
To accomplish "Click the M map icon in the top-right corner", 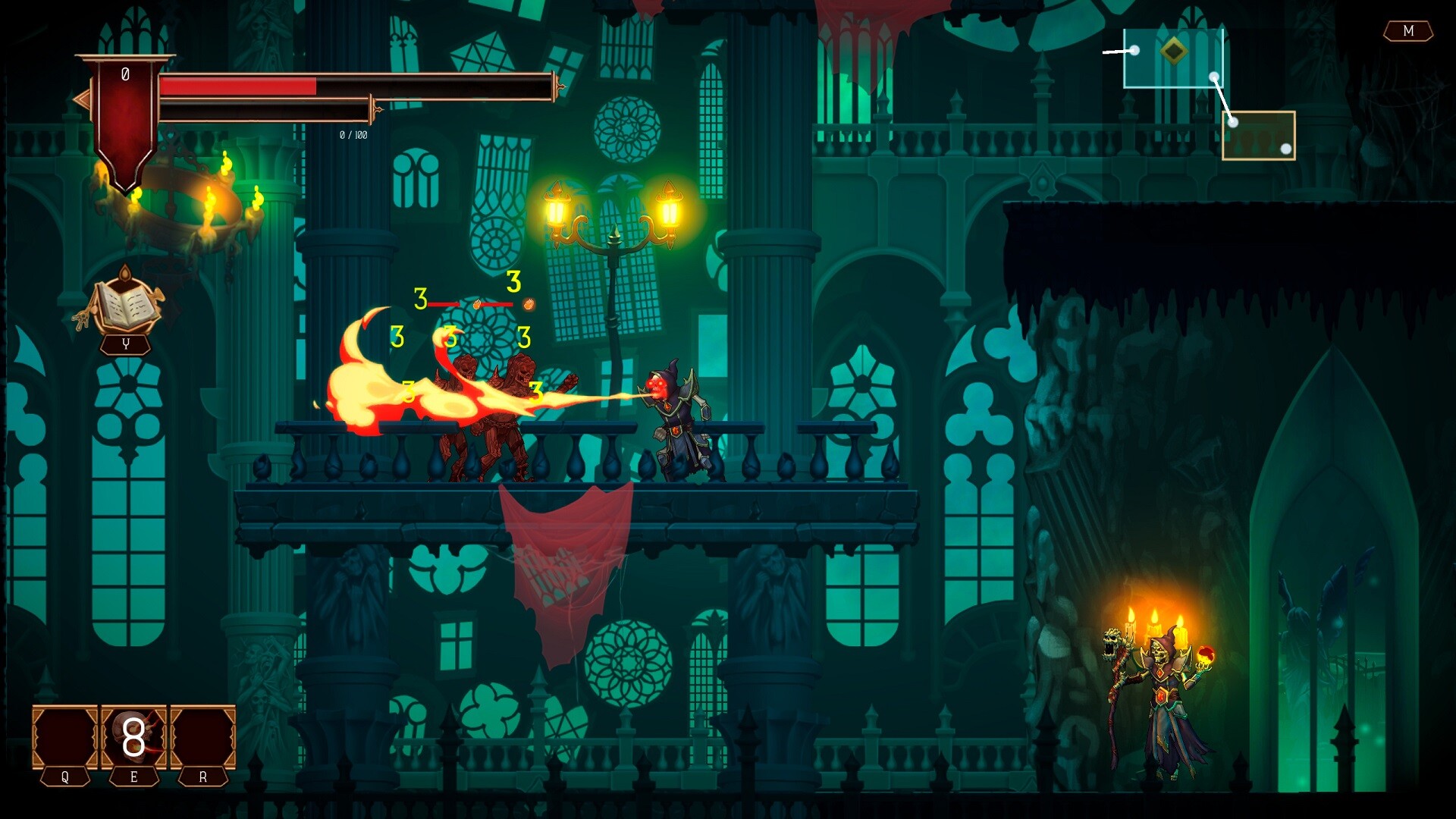I will [1409, 32].
